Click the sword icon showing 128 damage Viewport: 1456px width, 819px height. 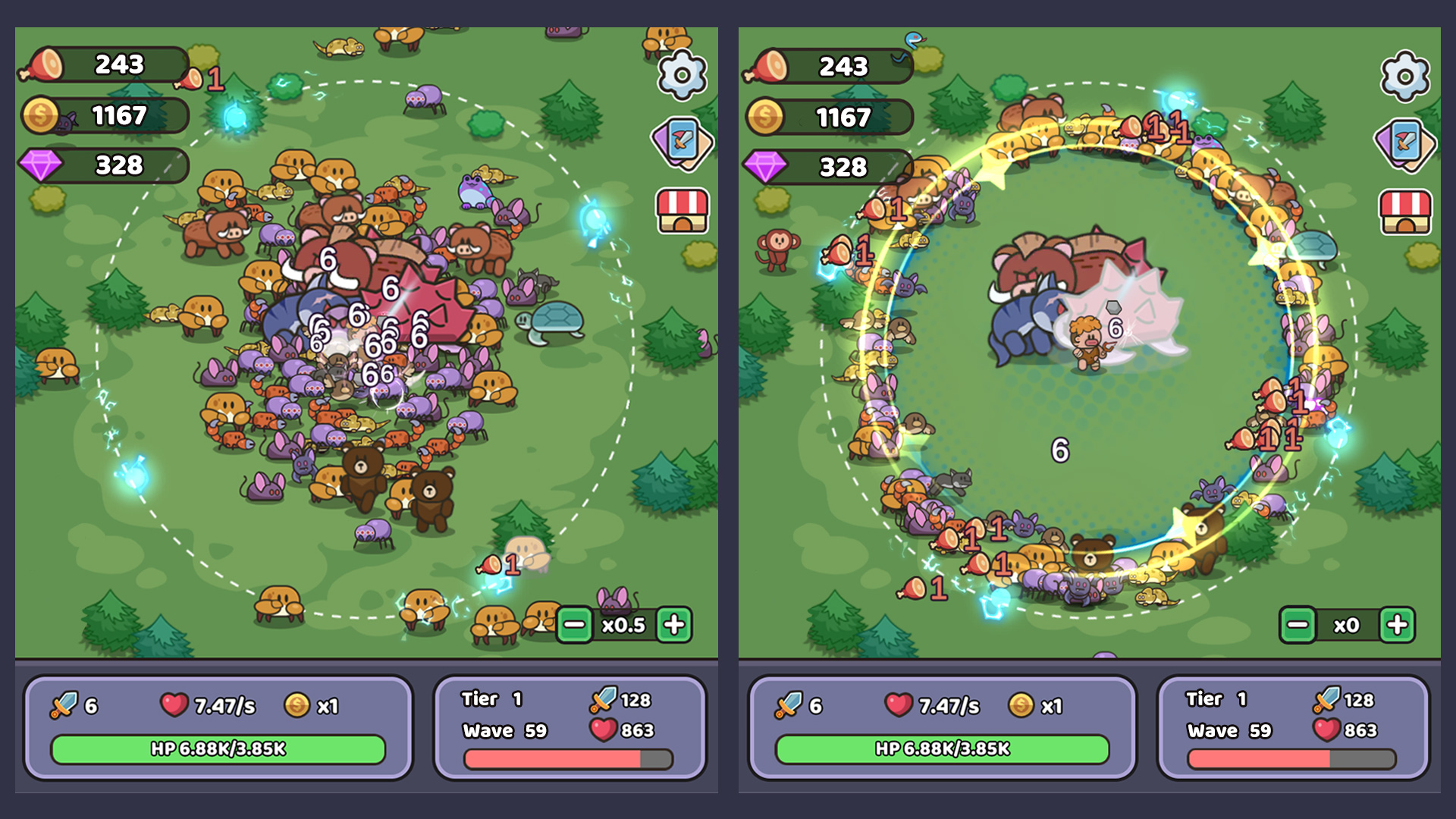603,698
